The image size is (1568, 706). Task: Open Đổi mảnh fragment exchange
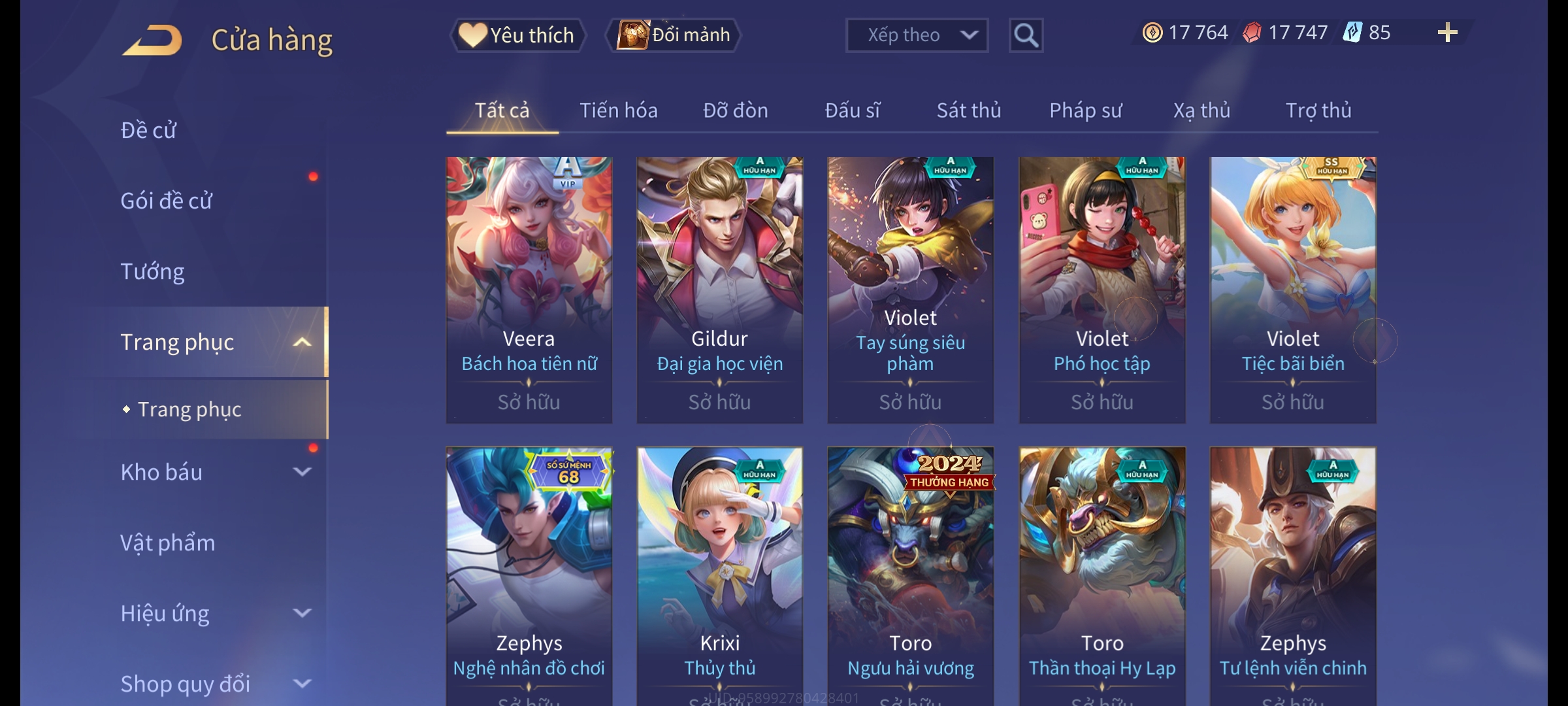coord(674,35)
